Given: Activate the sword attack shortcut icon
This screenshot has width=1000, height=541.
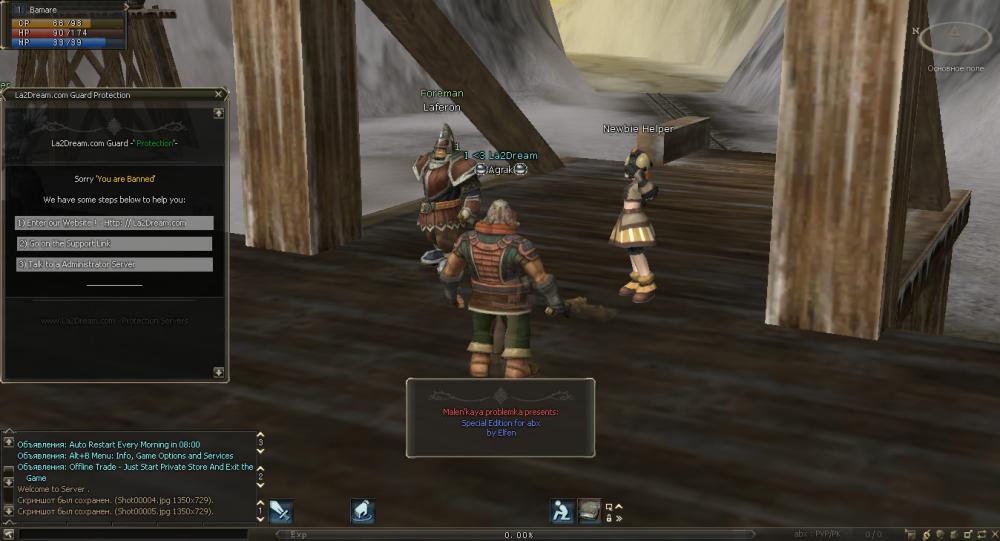Looking at the screenshot, I should (x=281, y=511).
